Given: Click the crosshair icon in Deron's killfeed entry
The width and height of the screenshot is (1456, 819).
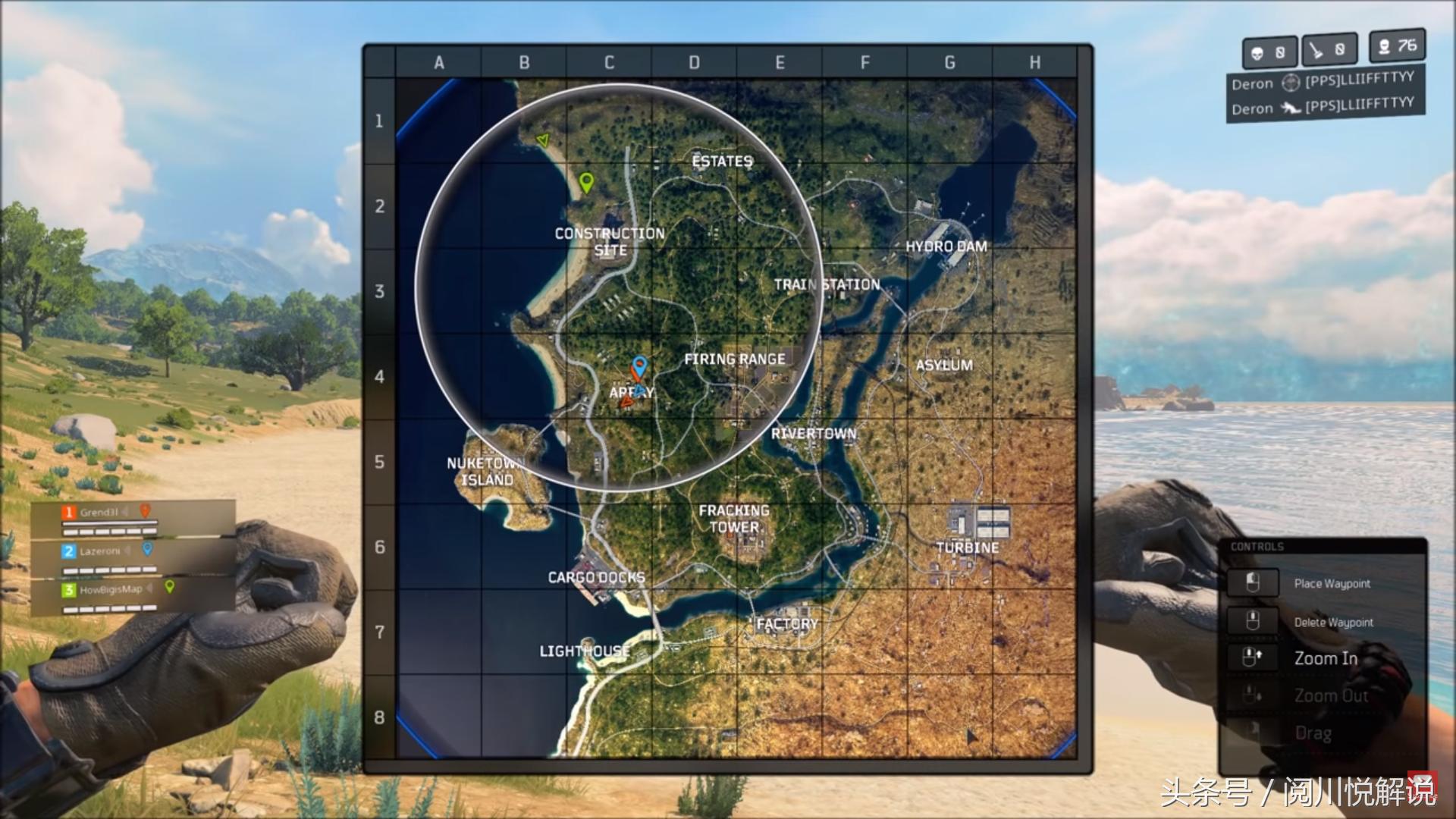Looking at the screenshot, I should coord(1290,83).
